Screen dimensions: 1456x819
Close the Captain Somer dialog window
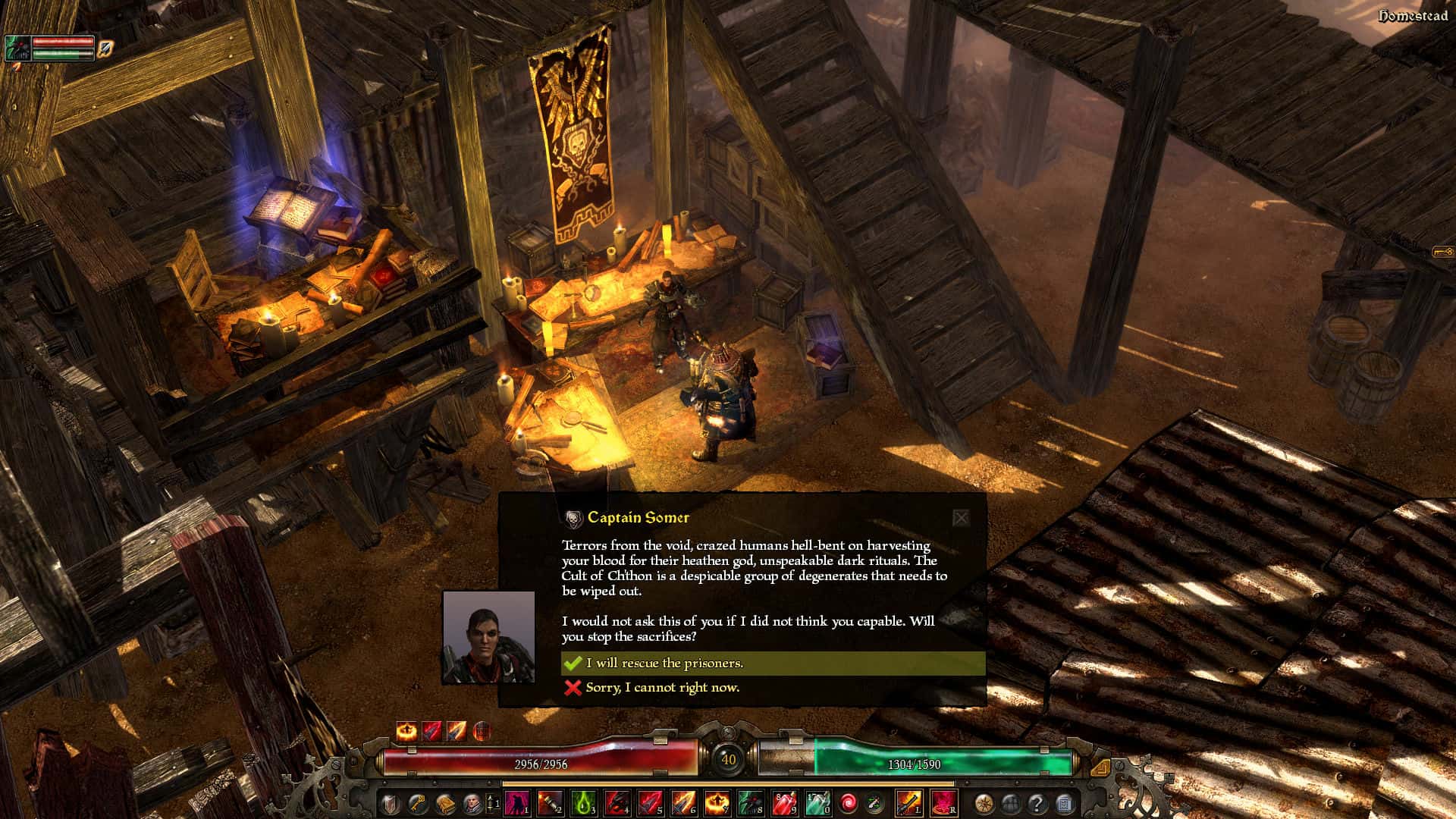(962, 518)
